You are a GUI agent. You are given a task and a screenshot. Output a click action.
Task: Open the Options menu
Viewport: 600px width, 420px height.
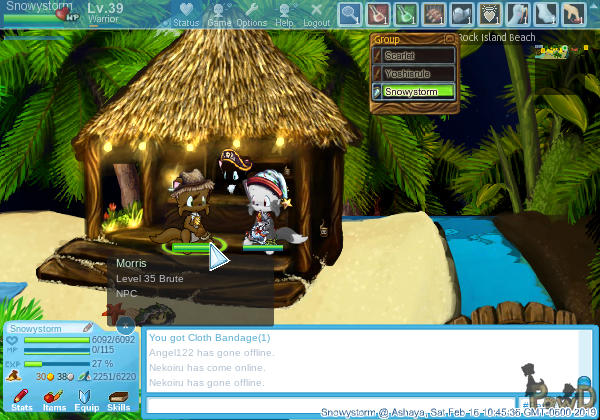pos(251,14)
